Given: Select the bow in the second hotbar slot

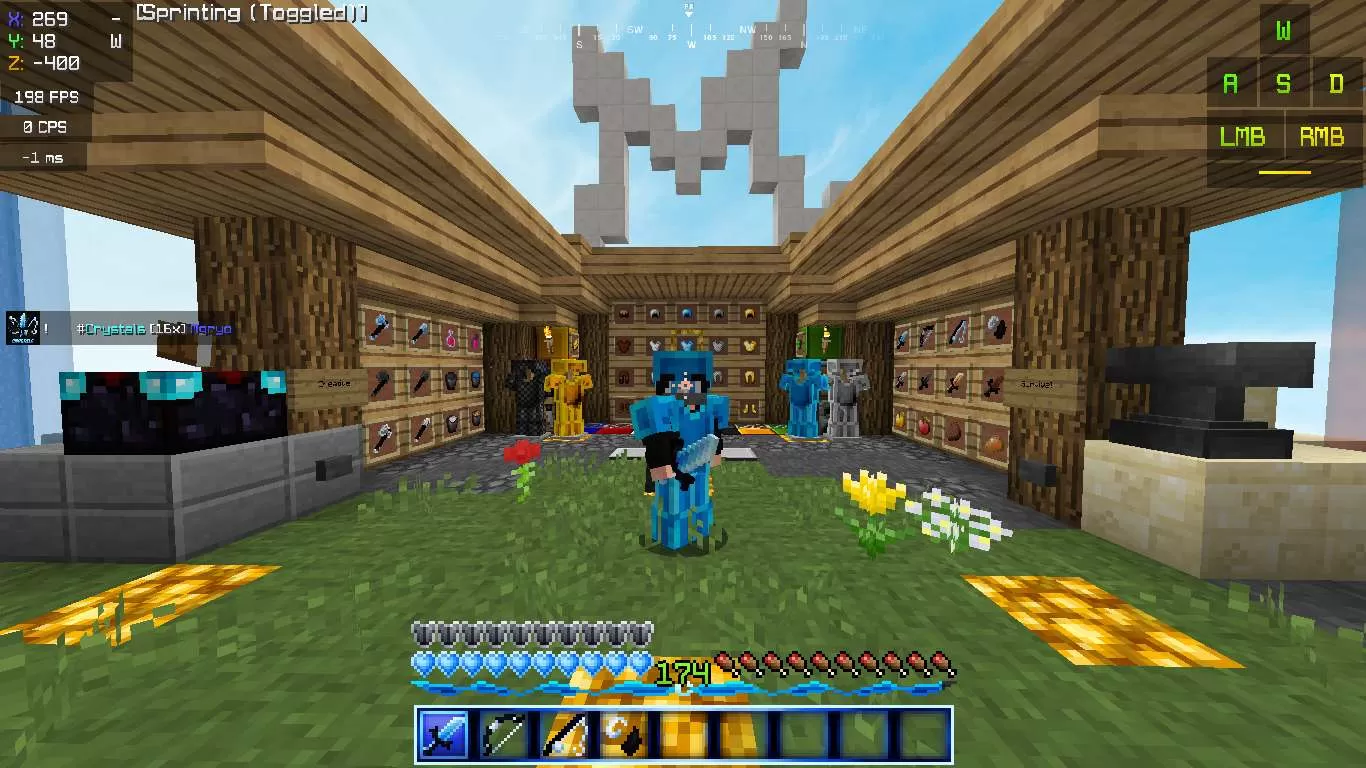Looking at the screenshot, I should pyautogui.click(x=501, y=734).
